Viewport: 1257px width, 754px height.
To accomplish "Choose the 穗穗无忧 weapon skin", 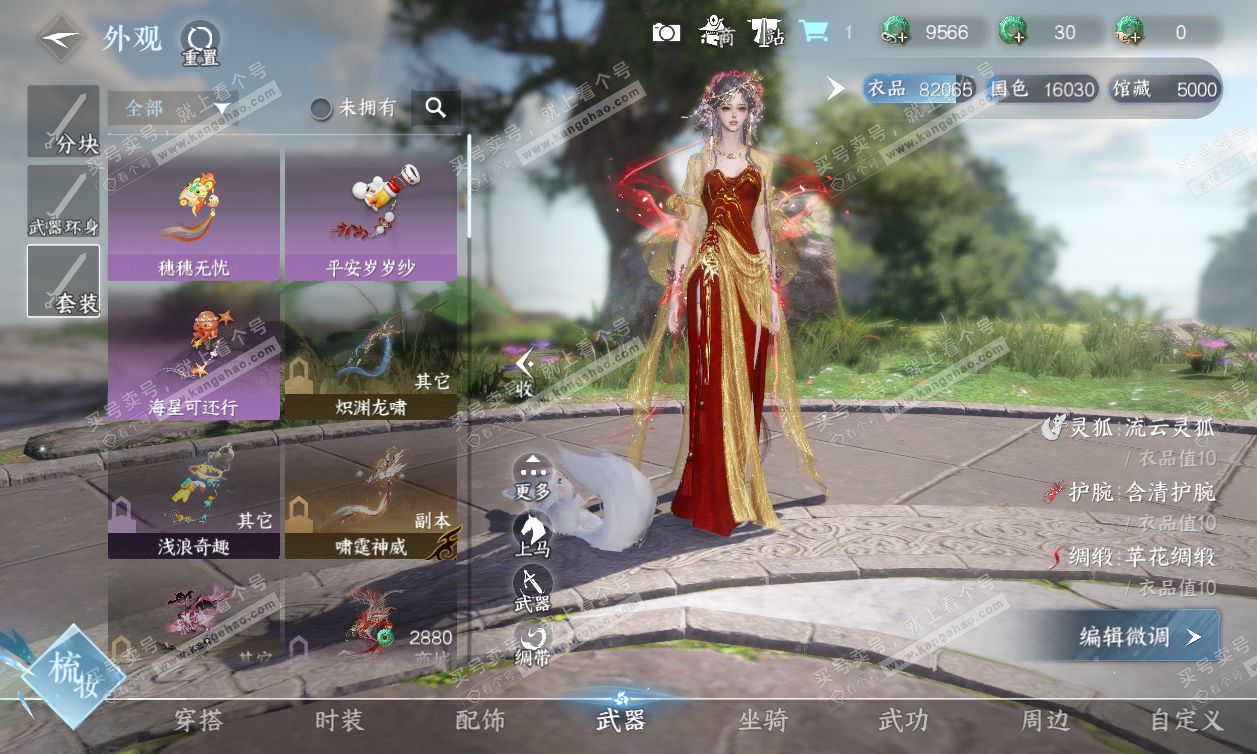I will [195, 214].
